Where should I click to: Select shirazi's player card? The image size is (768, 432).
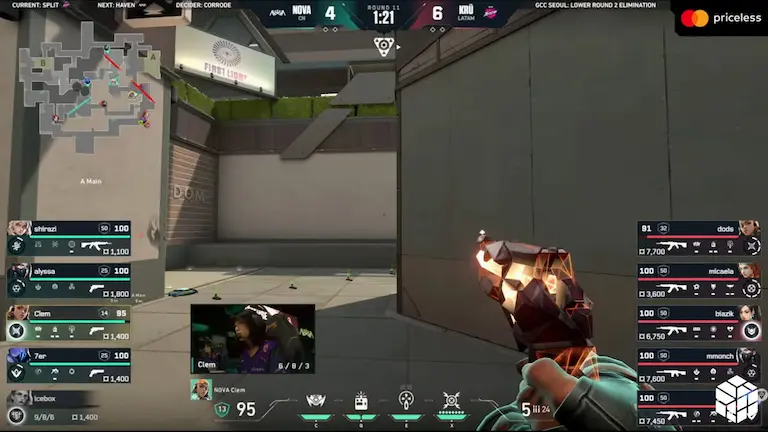[x=68, y=238]
